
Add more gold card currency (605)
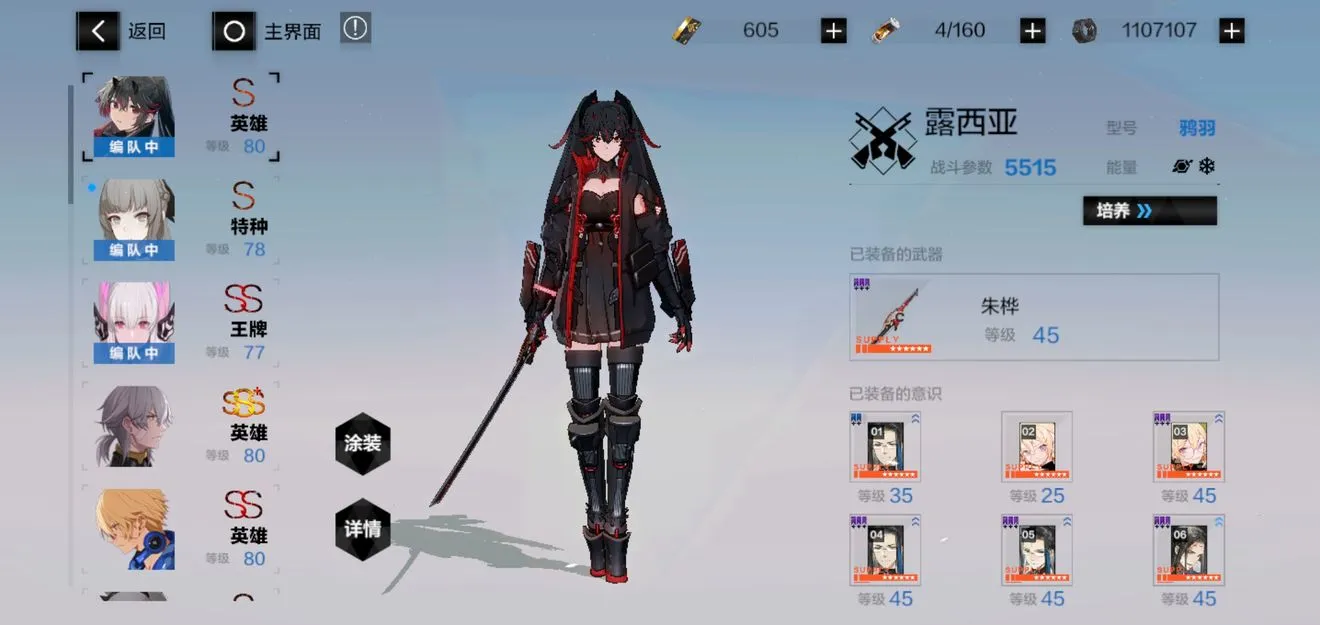pos(833,31)
